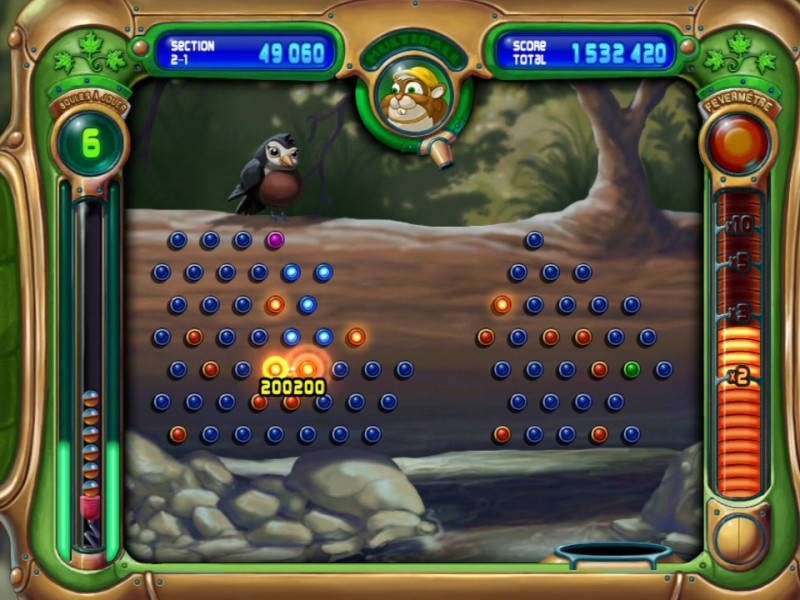Target the purple bonus peg
This screenshot has height=600, width=800.
(275, 240)
